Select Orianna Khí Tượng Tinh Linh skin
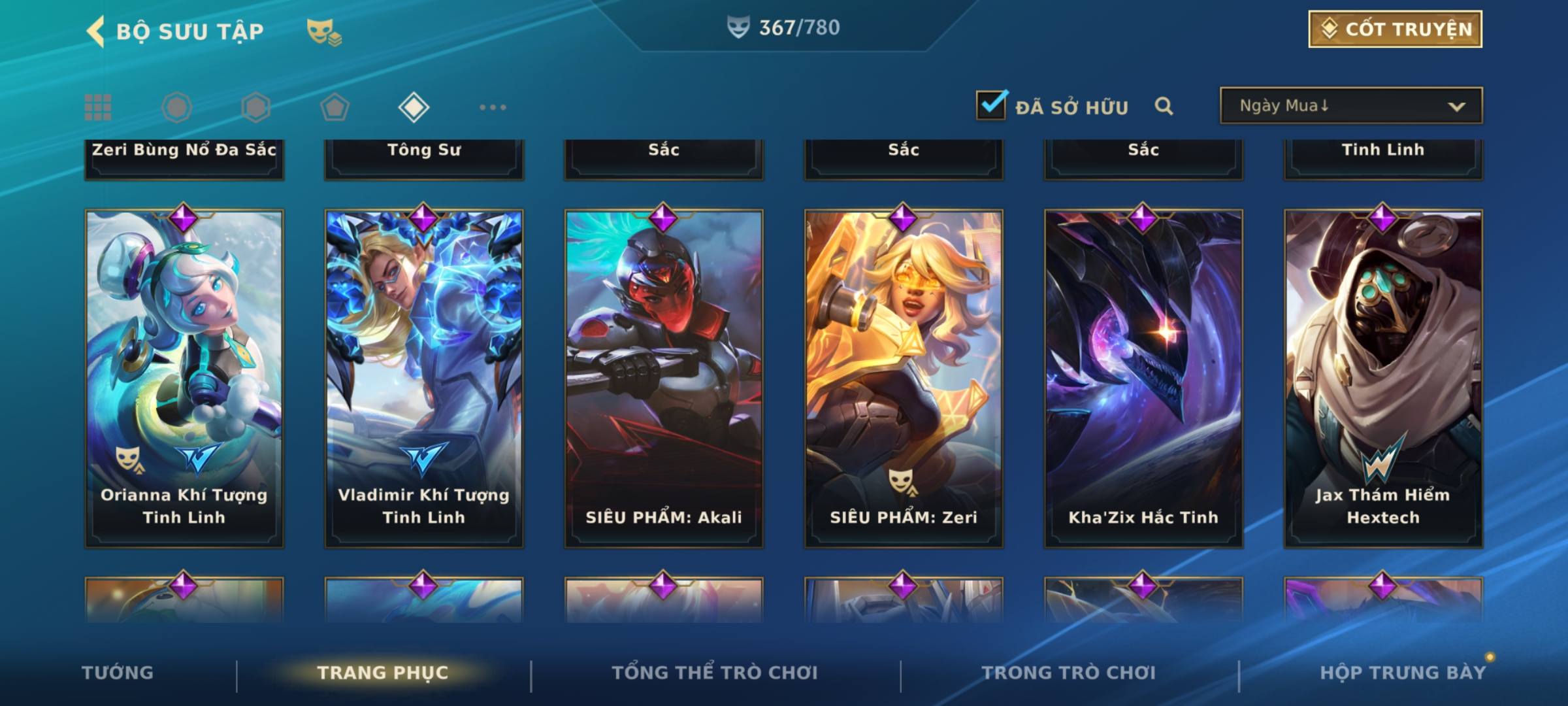Screen dimensions: 1568x706 pos(184,378)
